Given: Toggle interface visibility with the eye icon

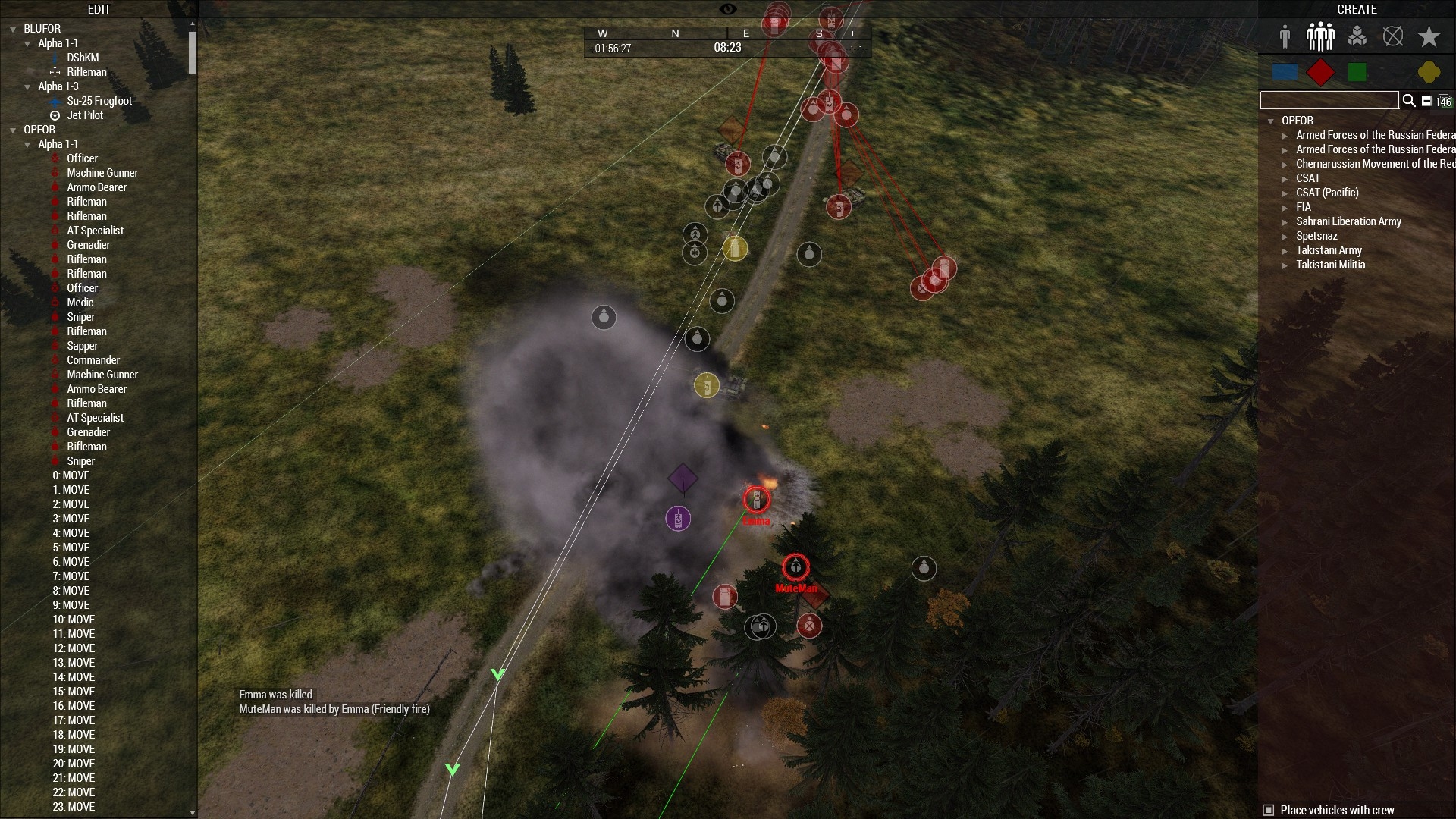Looking at the screenshot, I should (727, 9).
